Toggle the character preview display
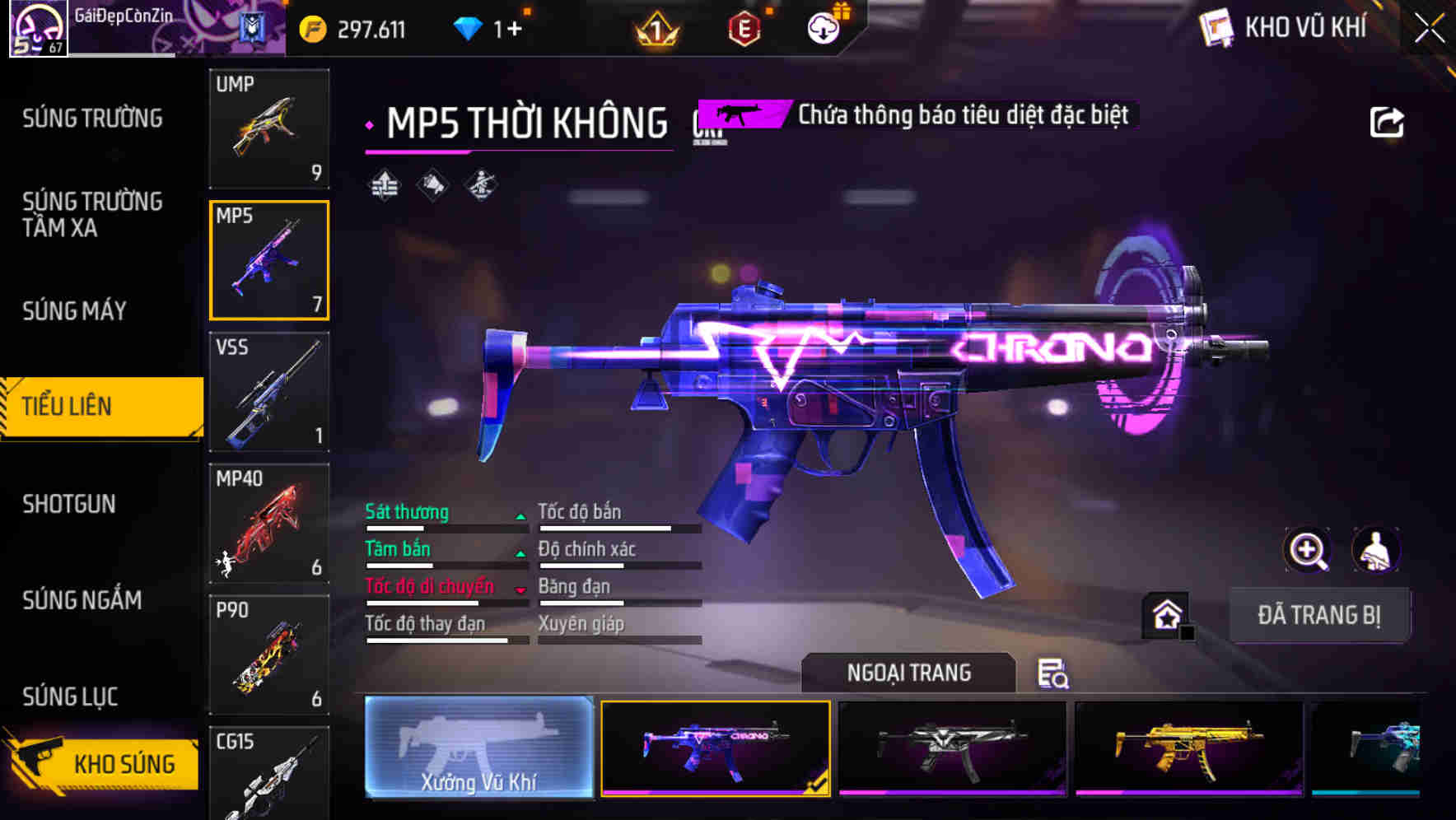Image resolution: width=1456 pixels, height=820 pixels. [1375, 550]
